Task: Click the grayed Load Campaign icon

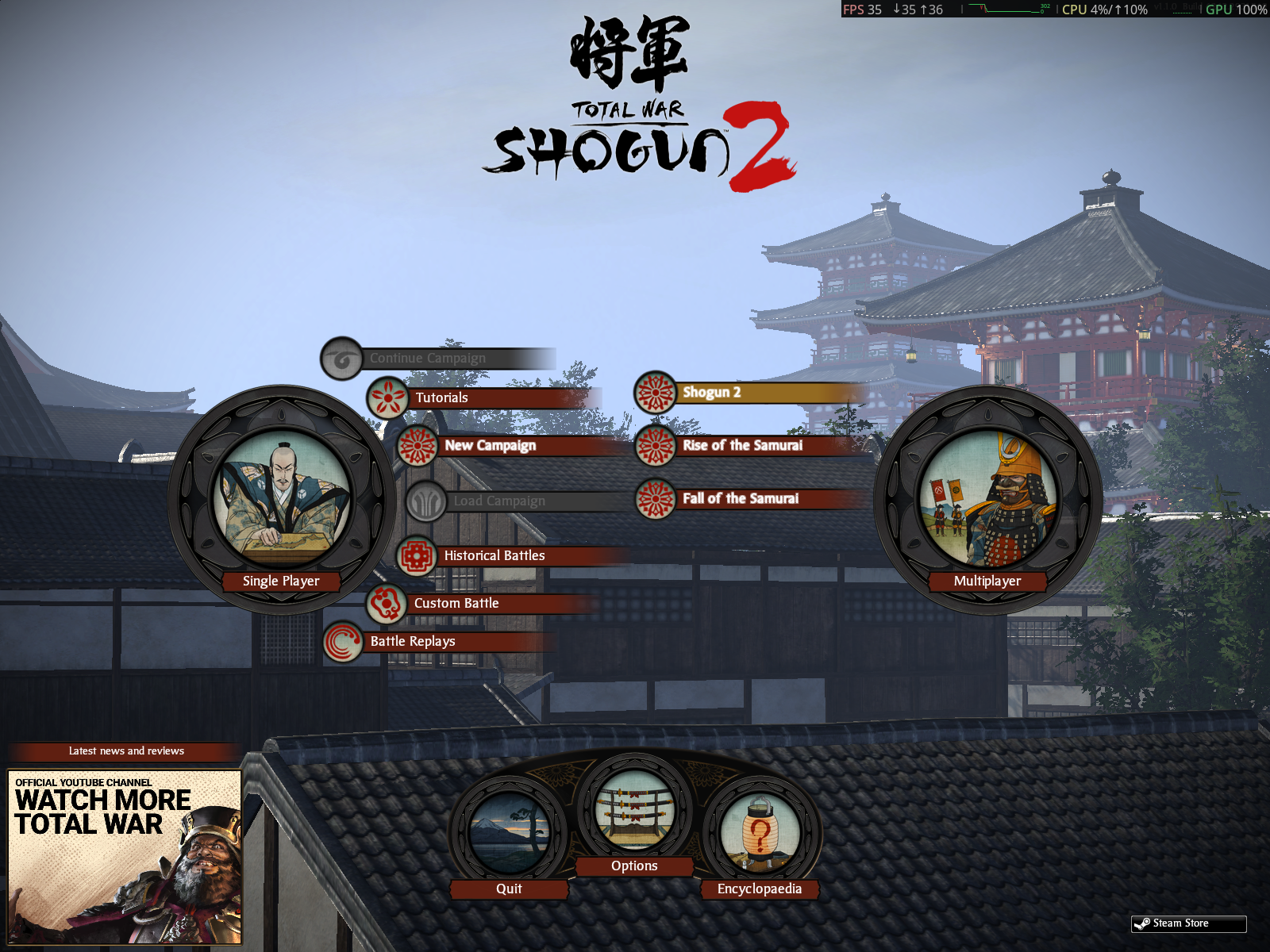Action: [x=427, y=501]
